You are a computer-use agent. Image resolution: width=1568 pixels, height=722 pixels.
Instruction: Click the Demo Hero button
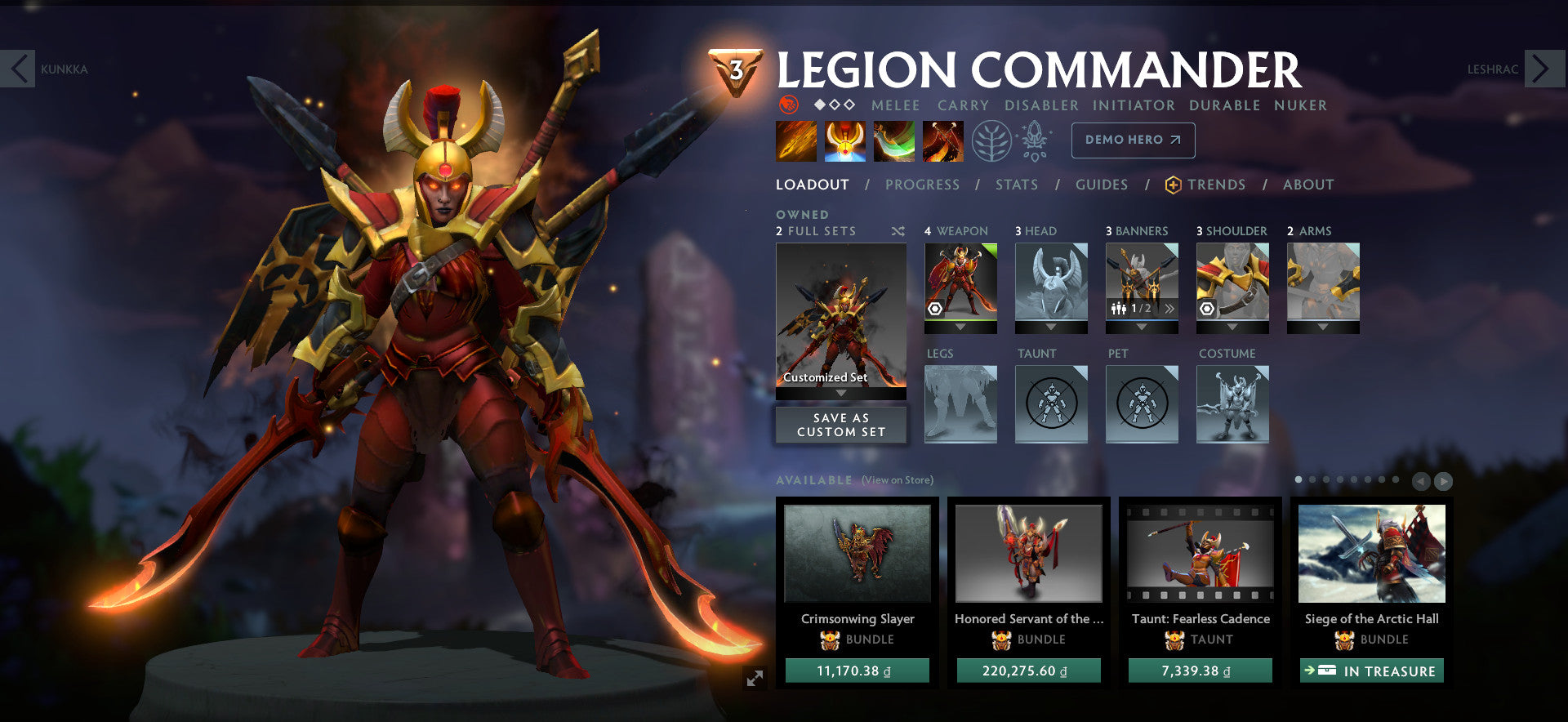pos(1132,140)
